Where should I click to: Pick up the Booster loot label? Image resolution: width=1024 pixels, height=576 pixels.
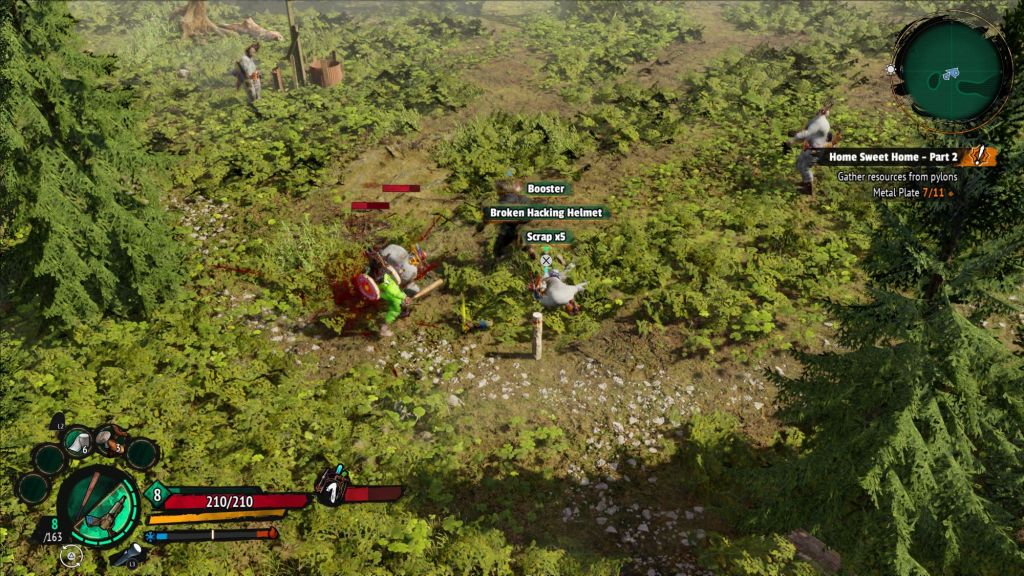(x=546, y=189)
